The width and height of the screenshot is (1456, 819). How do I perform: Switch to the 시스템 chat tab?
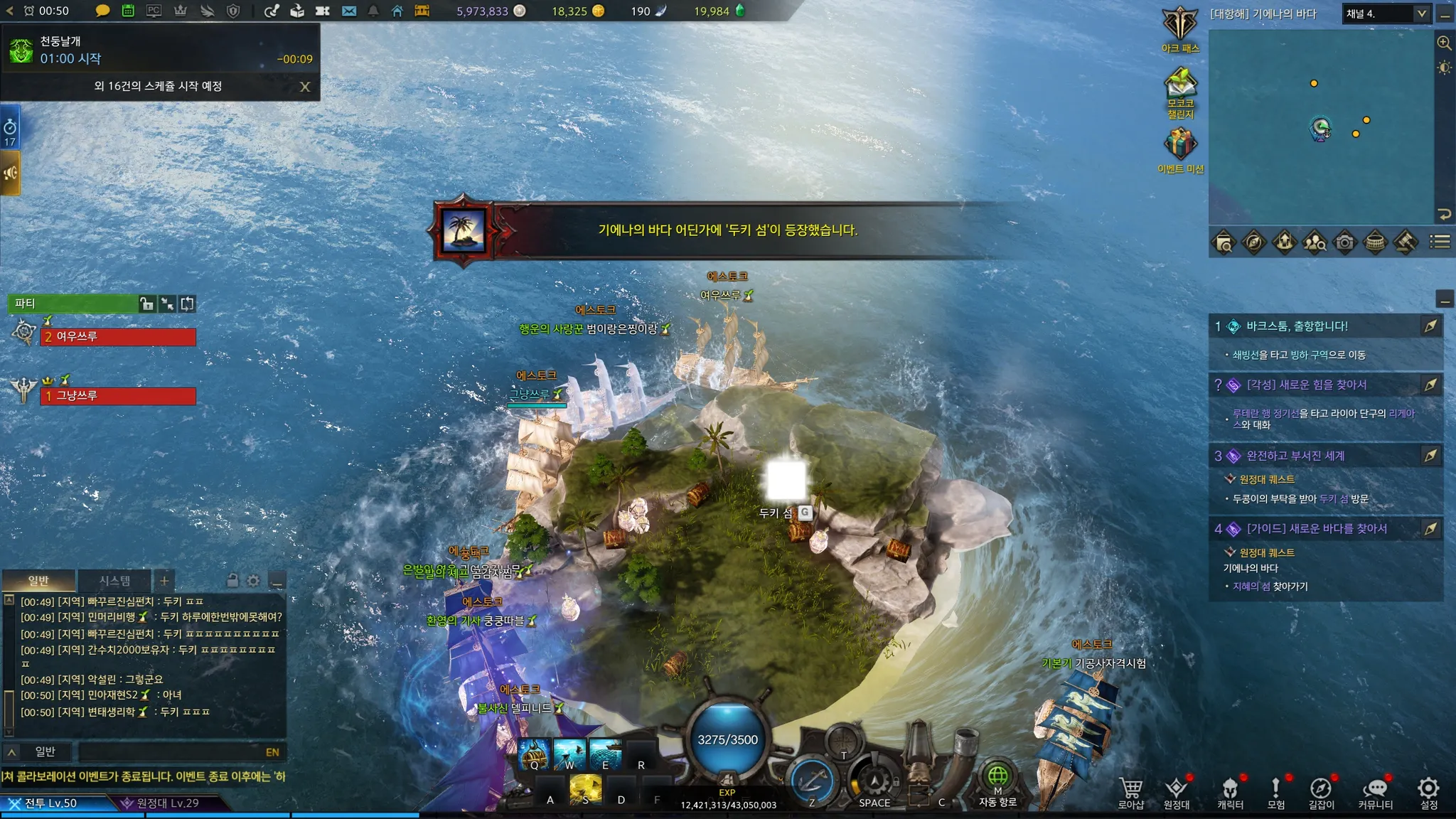click(x=114, y=581)
